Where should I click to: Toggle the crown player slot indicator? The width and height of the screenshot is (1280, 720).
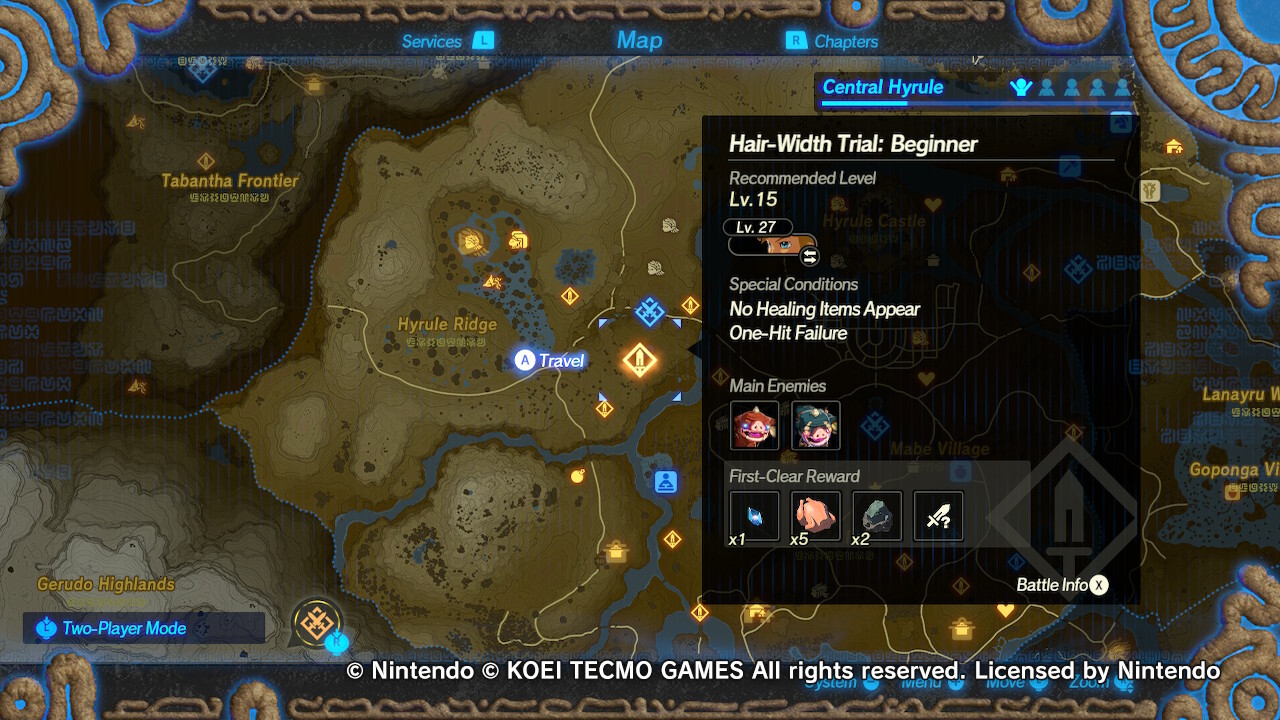1020,88
